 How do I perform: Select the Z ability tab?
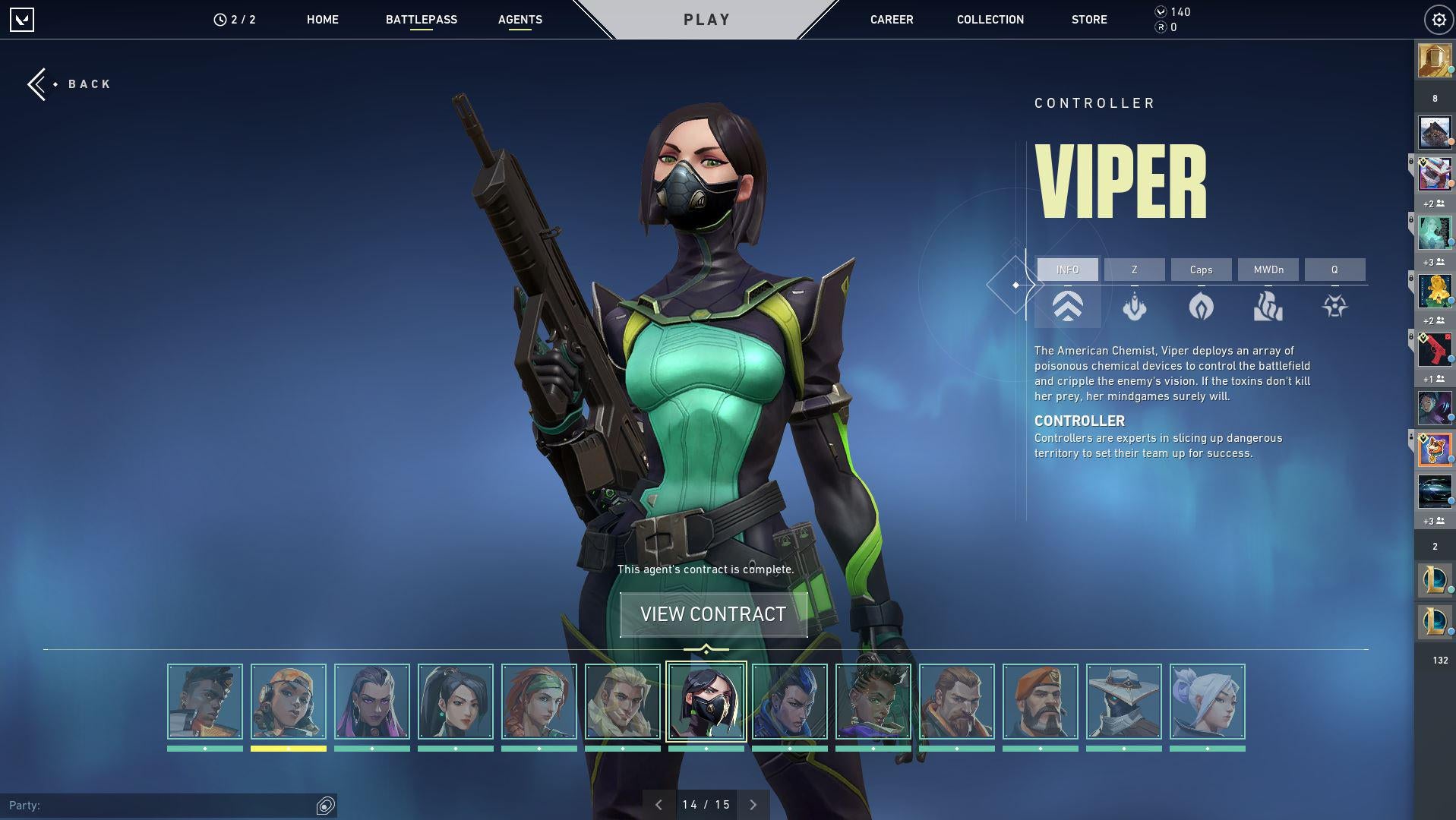[1134, 270]
